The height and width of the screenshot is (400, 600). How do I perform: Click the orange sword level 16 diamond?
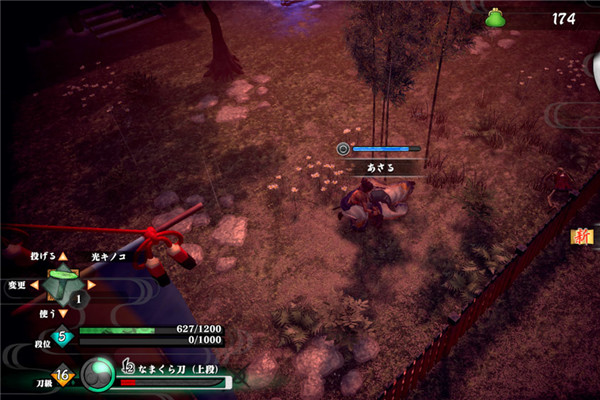tap(63, 376)
